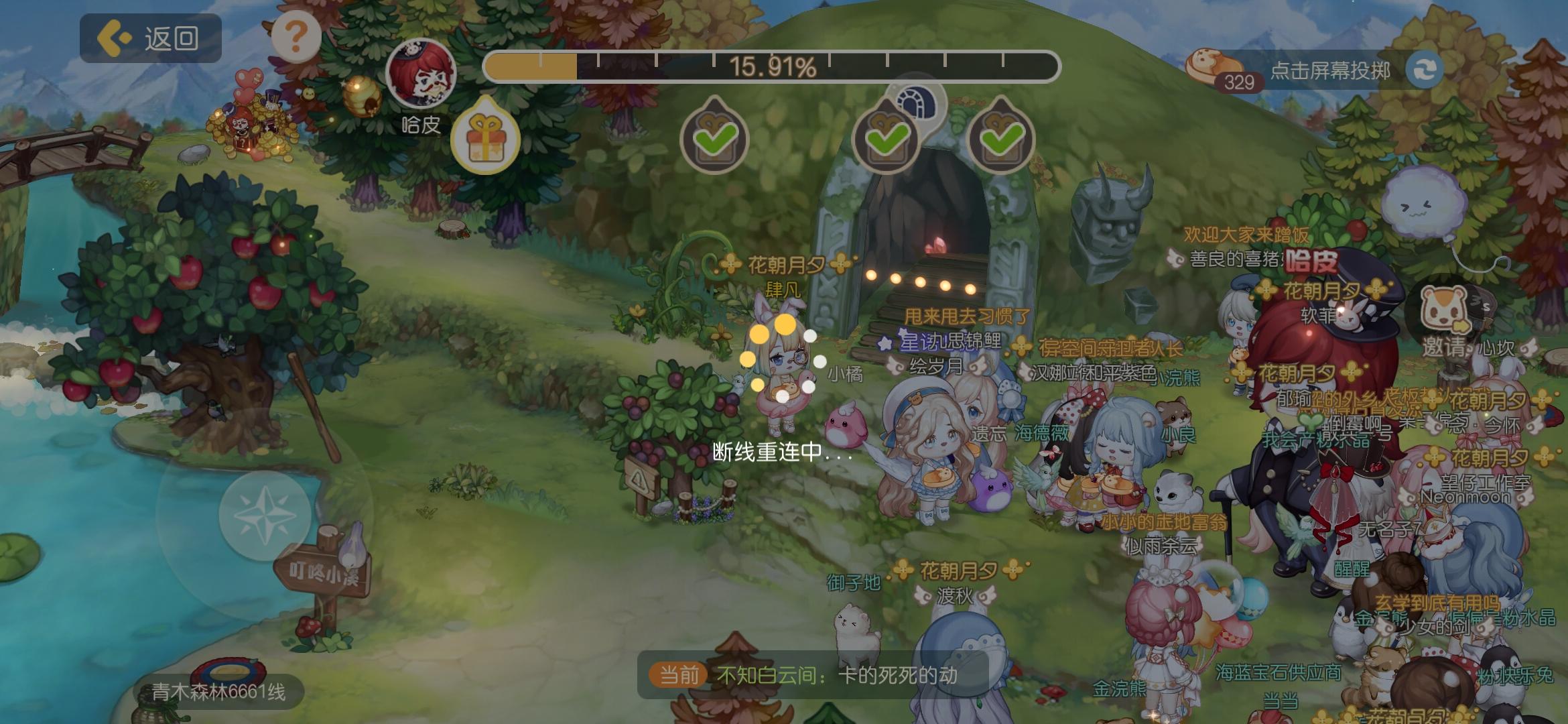The height and width of the screenshot is (724, 1568).
Task: Tap the gift reward icon below the avatar
Action: click(486, 139)
